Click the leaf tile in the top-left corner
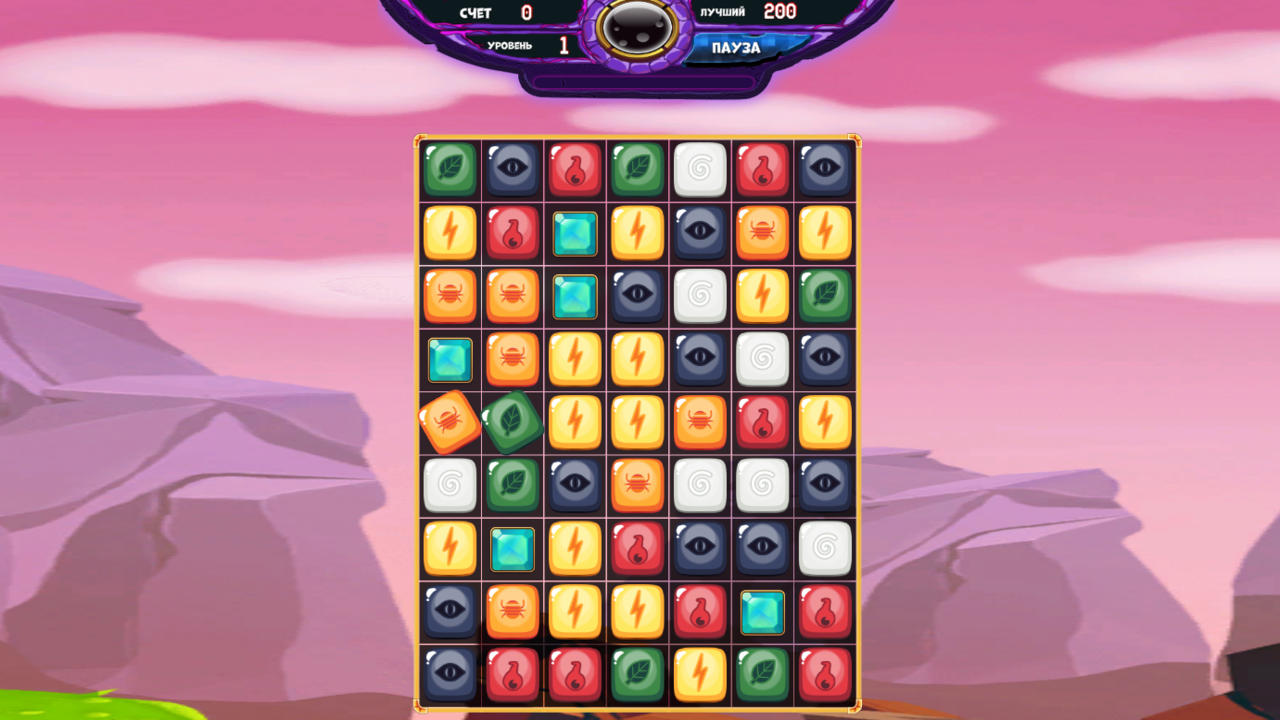 pos(449,169)
